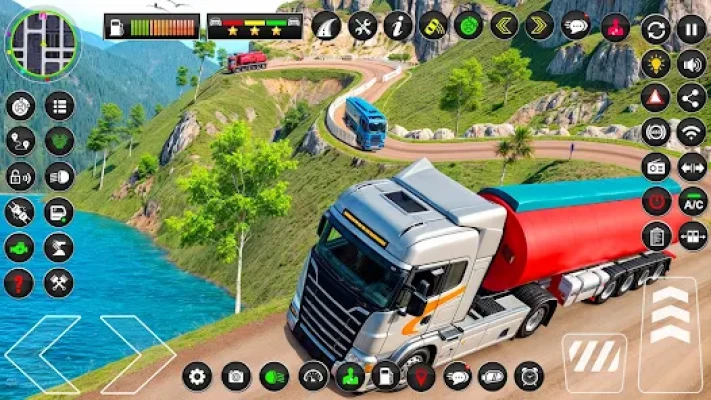This screenshot has height=400, width=711.
Task: Turn on the red hazard triangle
Action: click(656, 97)
